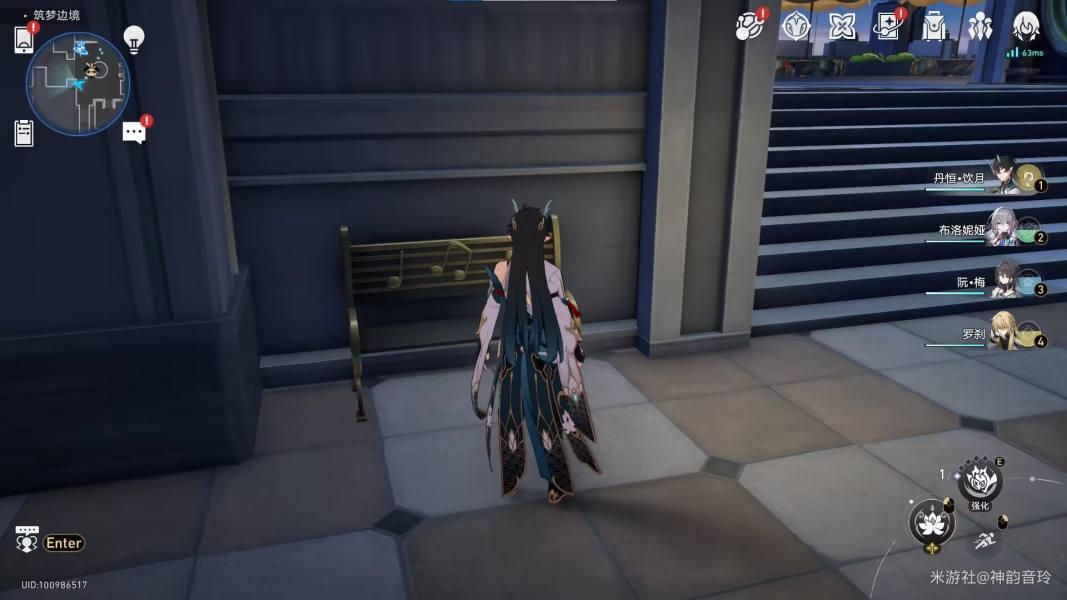Open the team lineup icon
This screenshot has height=600, width=1067.
pos(980,27)
